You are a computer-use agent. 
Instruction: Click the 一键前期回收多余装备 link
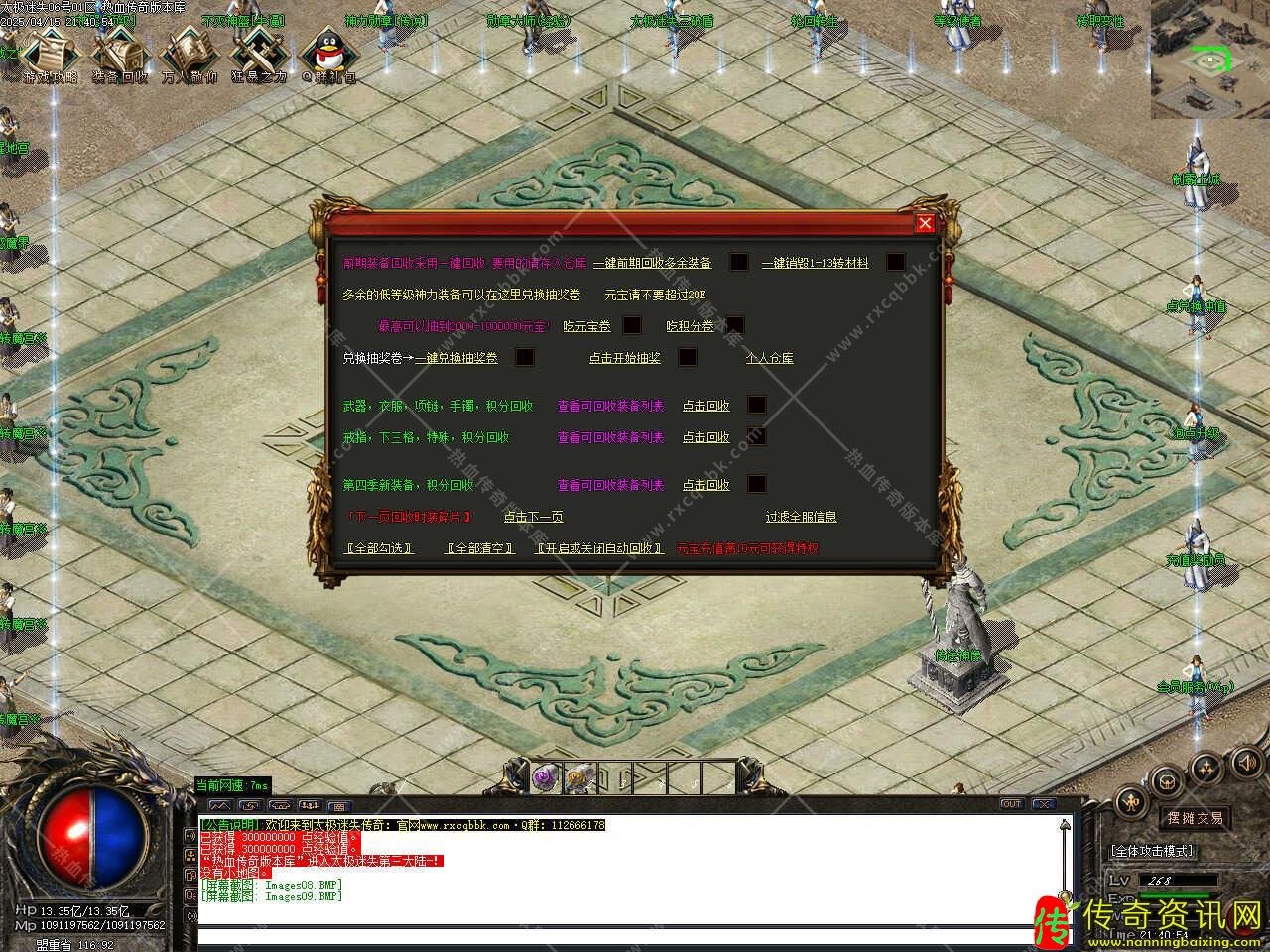tap(652, 263)
